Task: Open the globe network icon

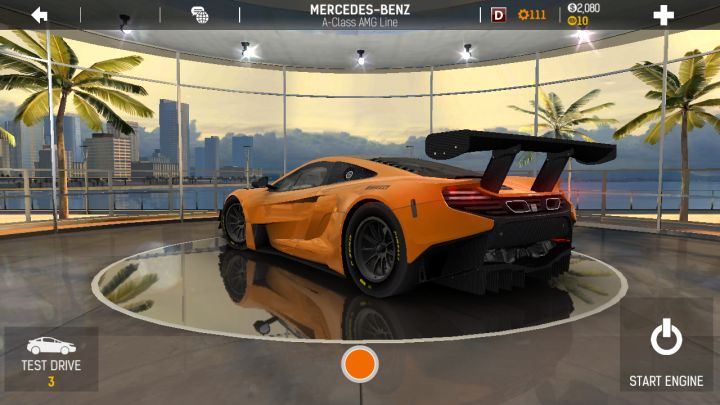Action: tap(199, 15)
